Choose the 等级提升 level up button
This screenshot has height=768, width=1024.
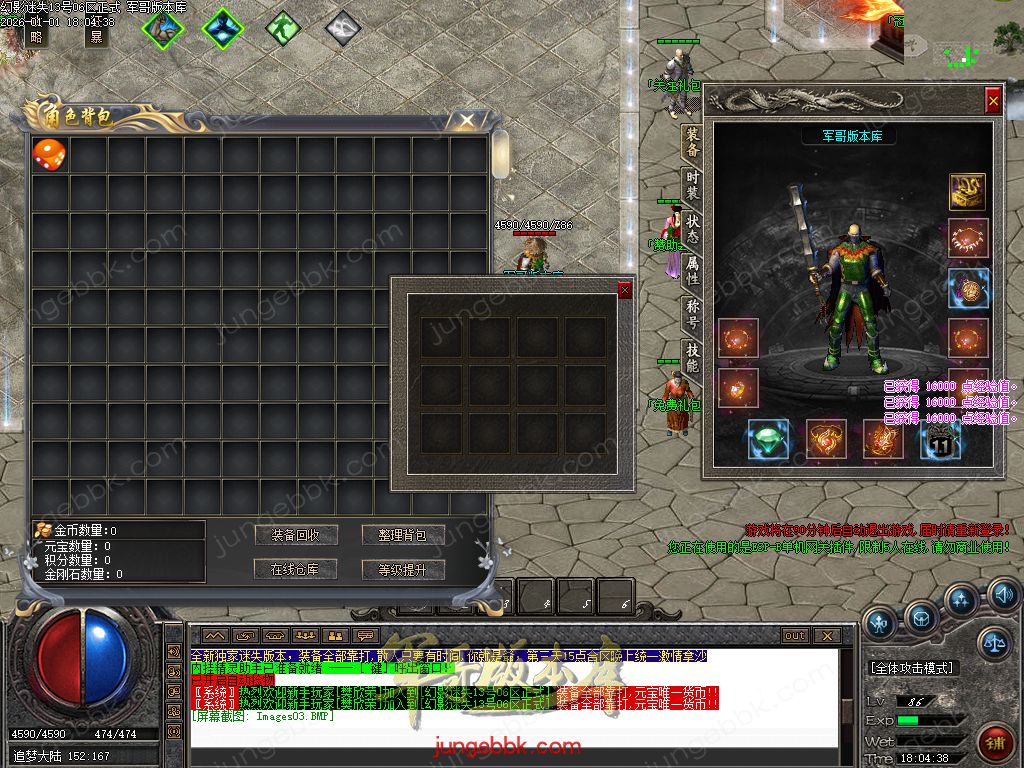tap(403, 570)
